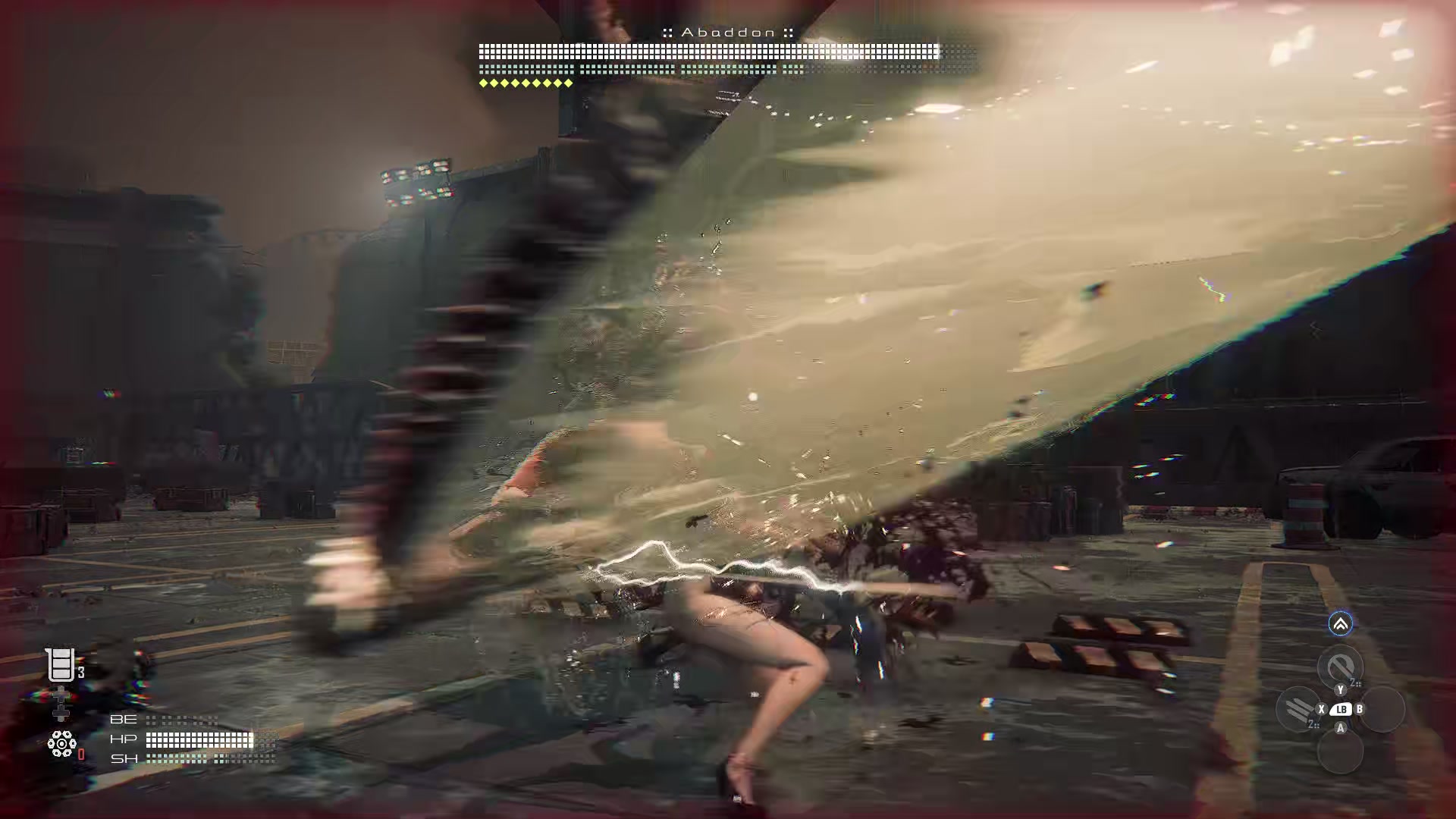Click the HP label on the HUD

[x=124, y=738]
